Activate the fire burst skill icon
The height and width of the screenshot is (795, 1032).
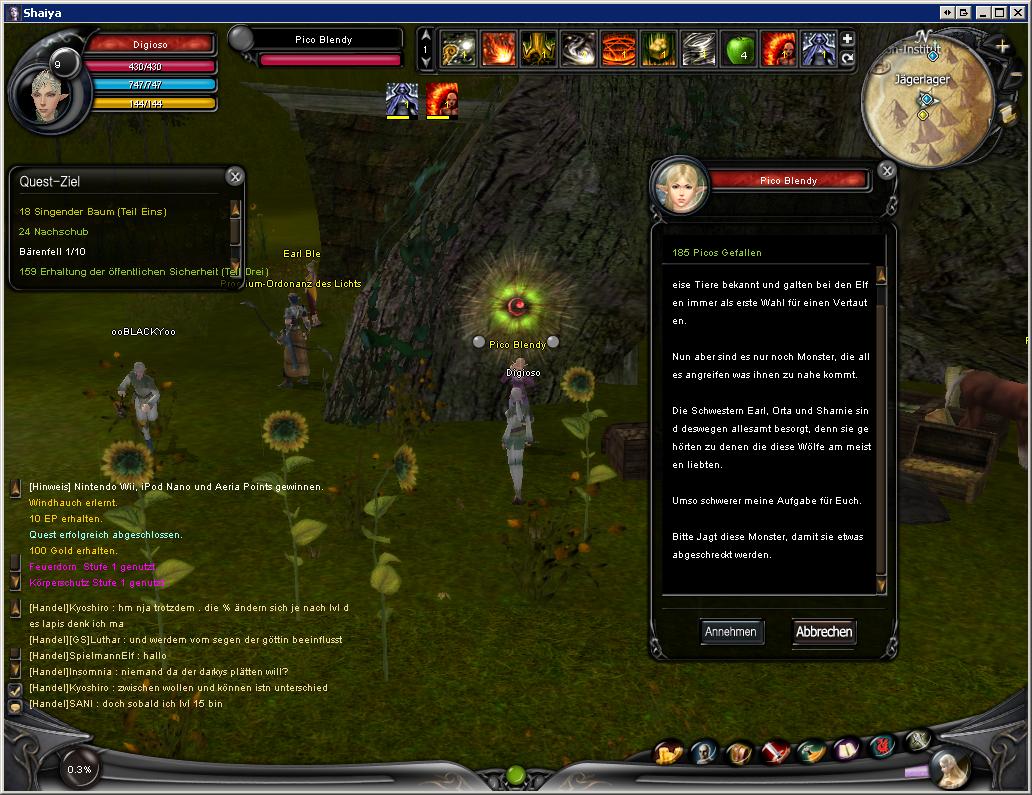click(498, 48)
